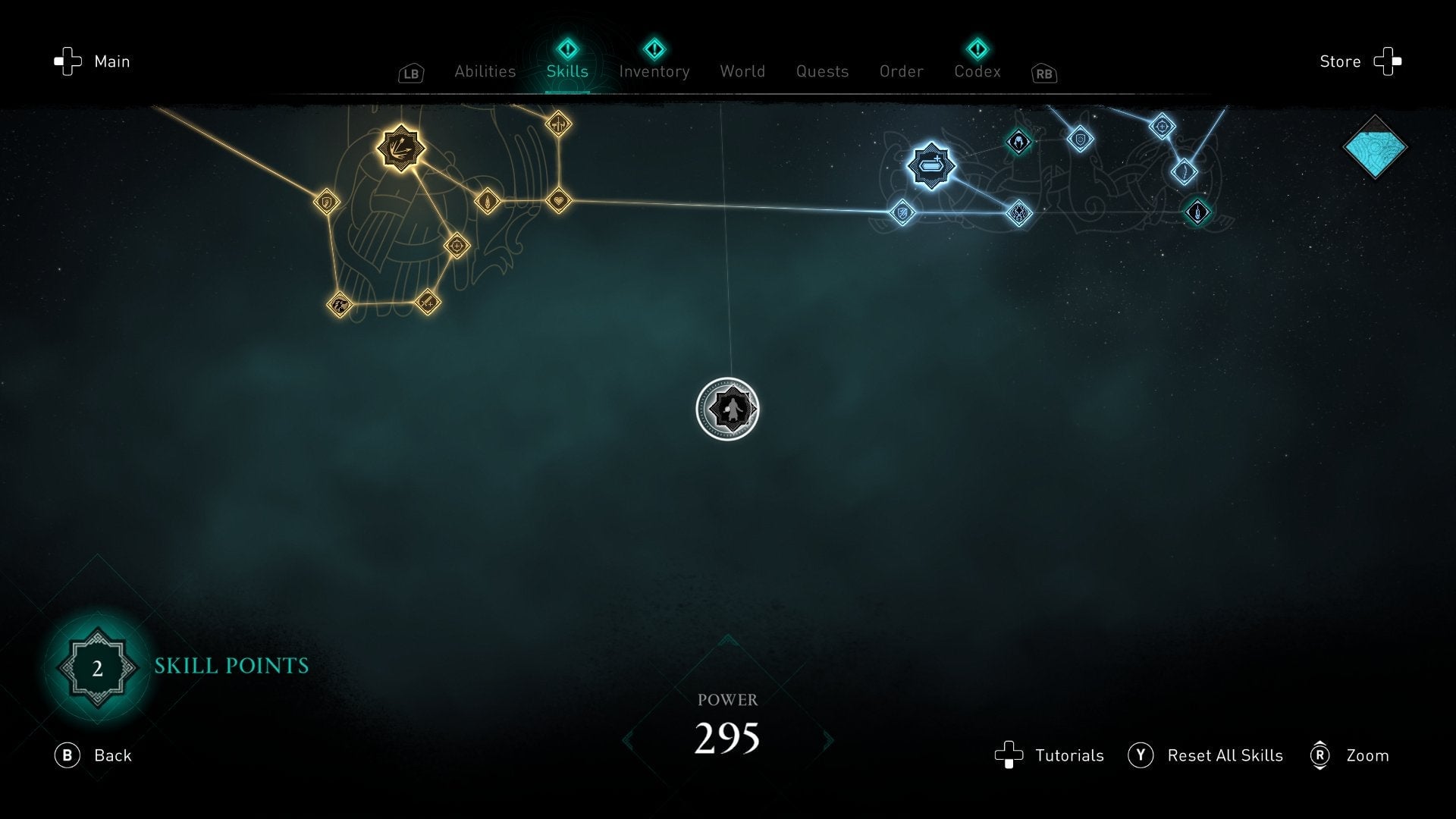The width and height of the screenshot is (1456, 819).
Task: Select the gold shield skill node
Action: [327, 201]
